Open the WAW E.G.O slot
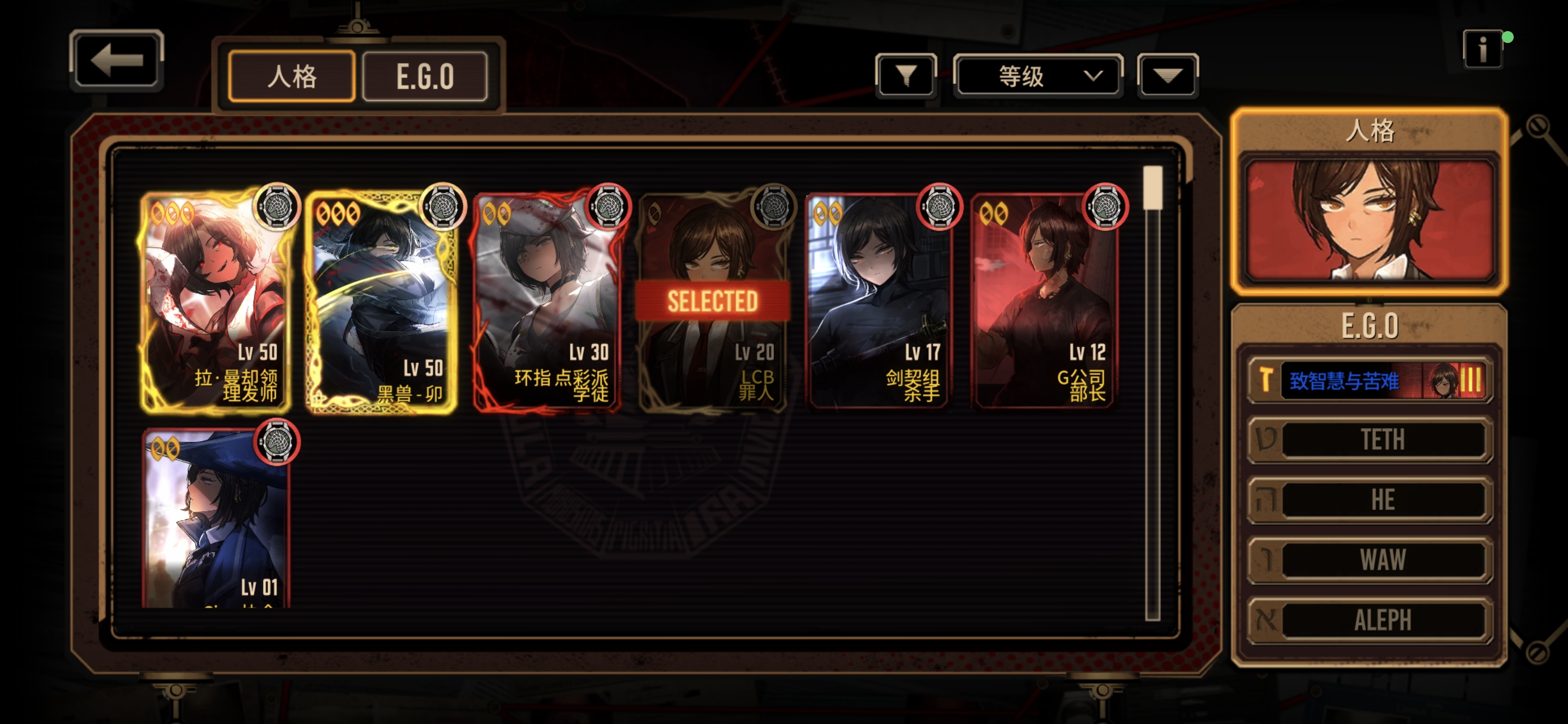Image resolution: width=1568 pixels, height=724 pixels. coord(1369,559)
